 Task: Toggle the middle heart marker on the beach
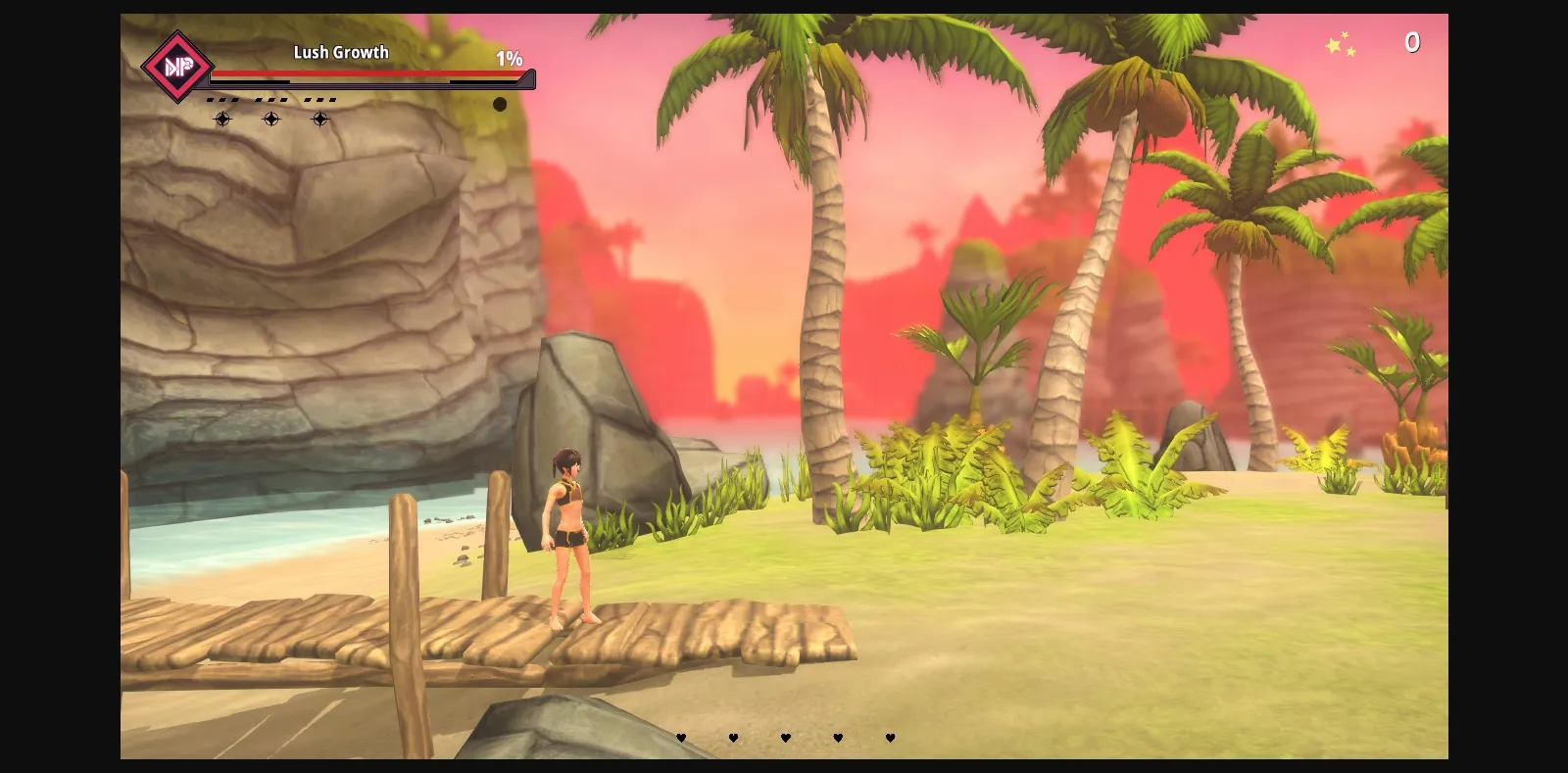[x=784, y=737]
